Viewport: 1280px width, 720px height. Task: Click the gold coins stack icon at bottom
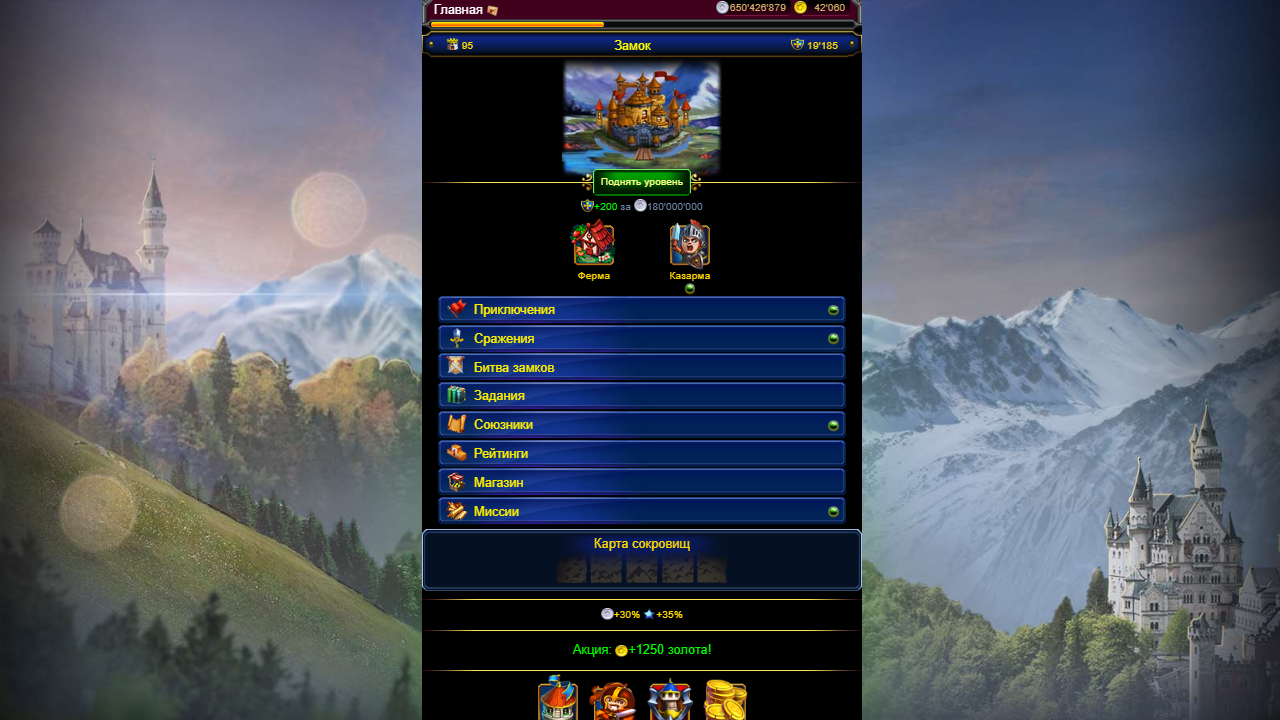tap(727, 700)
